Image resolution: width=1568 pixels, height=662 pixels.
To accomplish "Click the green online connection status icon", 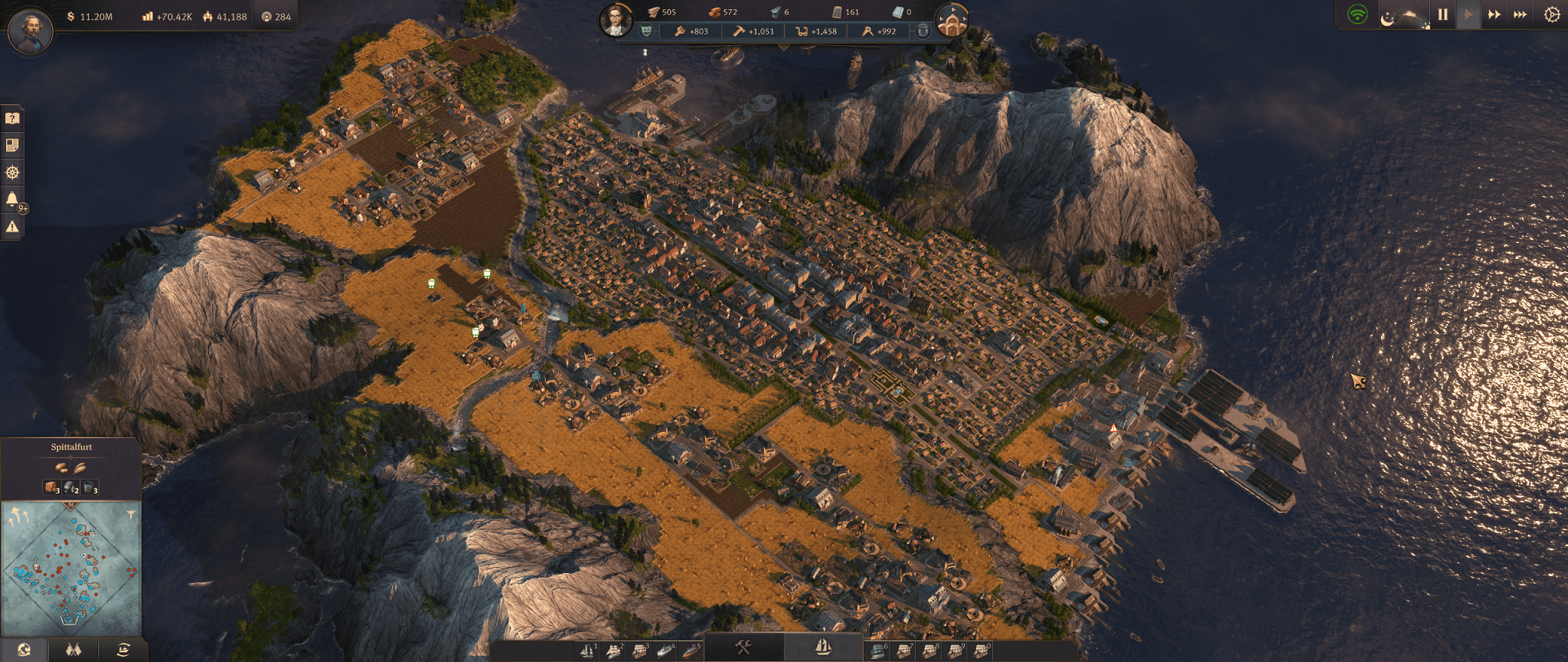I will 1357,15.
